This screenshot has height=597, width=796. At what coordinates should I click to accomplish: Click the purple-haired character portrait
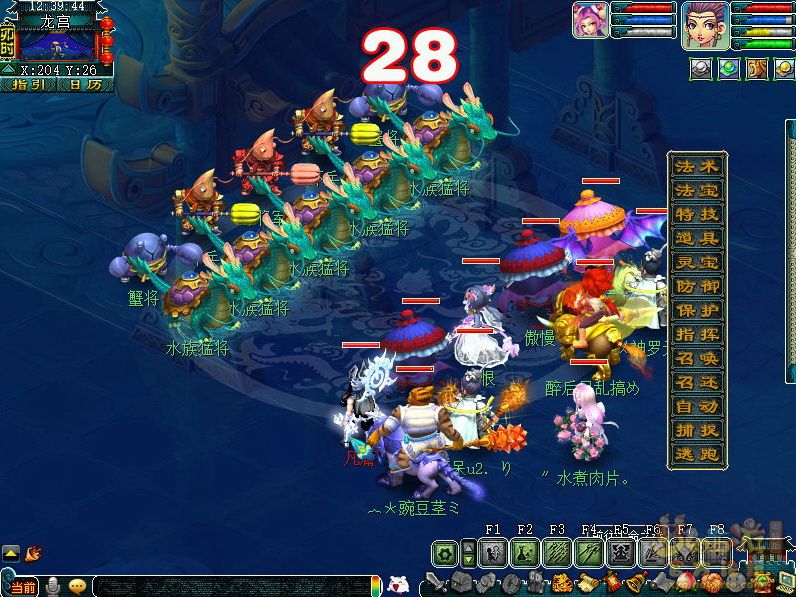coord(705,25)
